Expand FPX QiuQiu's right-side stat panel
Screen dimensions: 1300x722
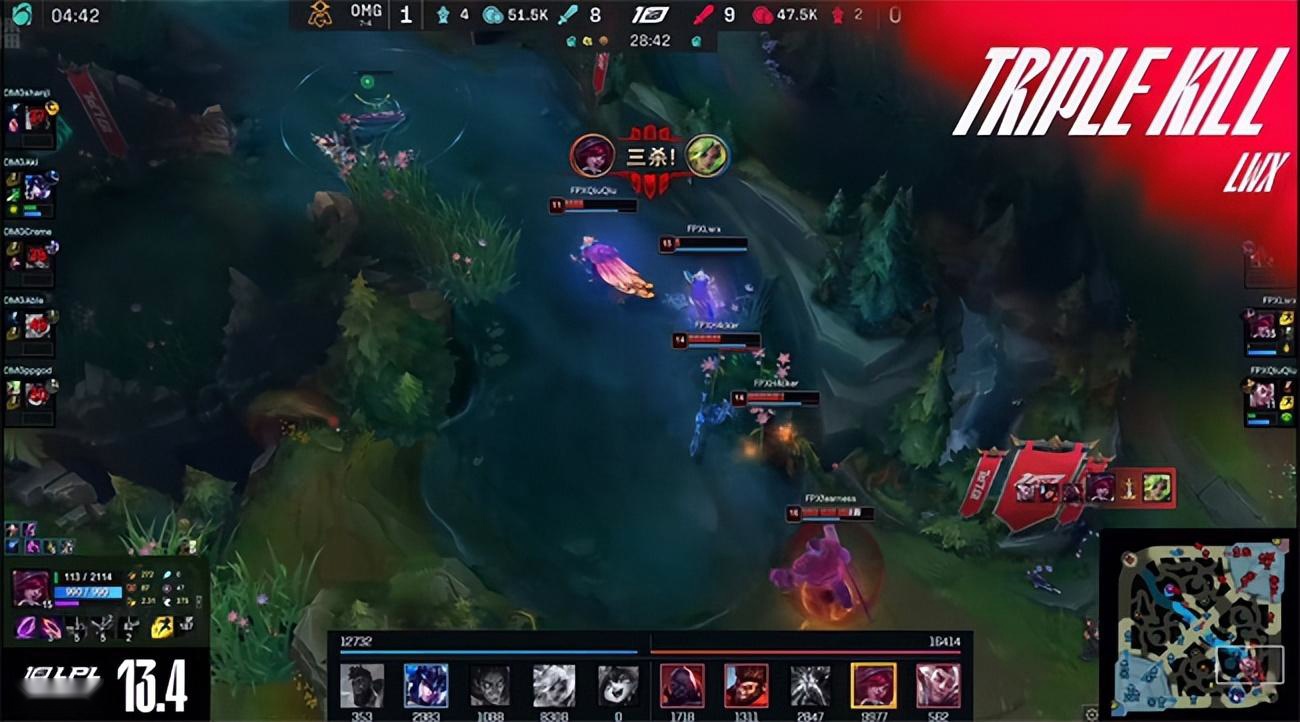click(x=1268, y=400)
